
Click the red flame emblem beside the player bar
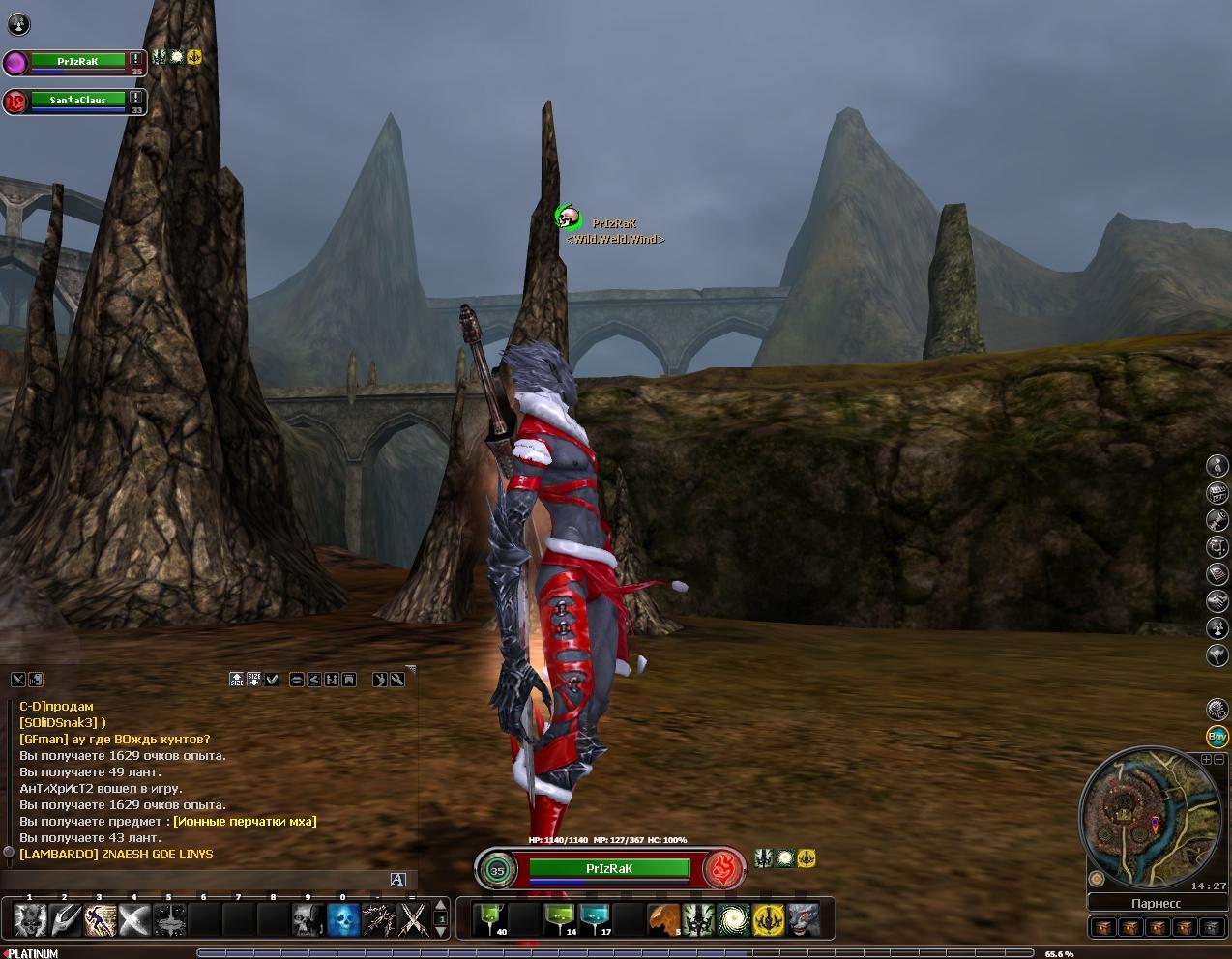(x=722, y=869)
